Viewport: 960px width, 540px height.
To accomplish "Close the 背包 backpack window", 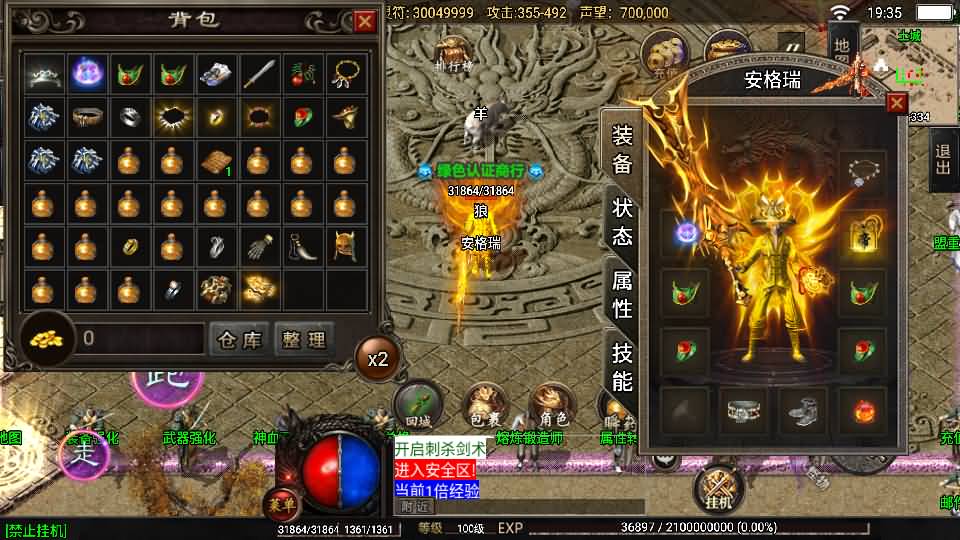I will click(x=364, y=21).
